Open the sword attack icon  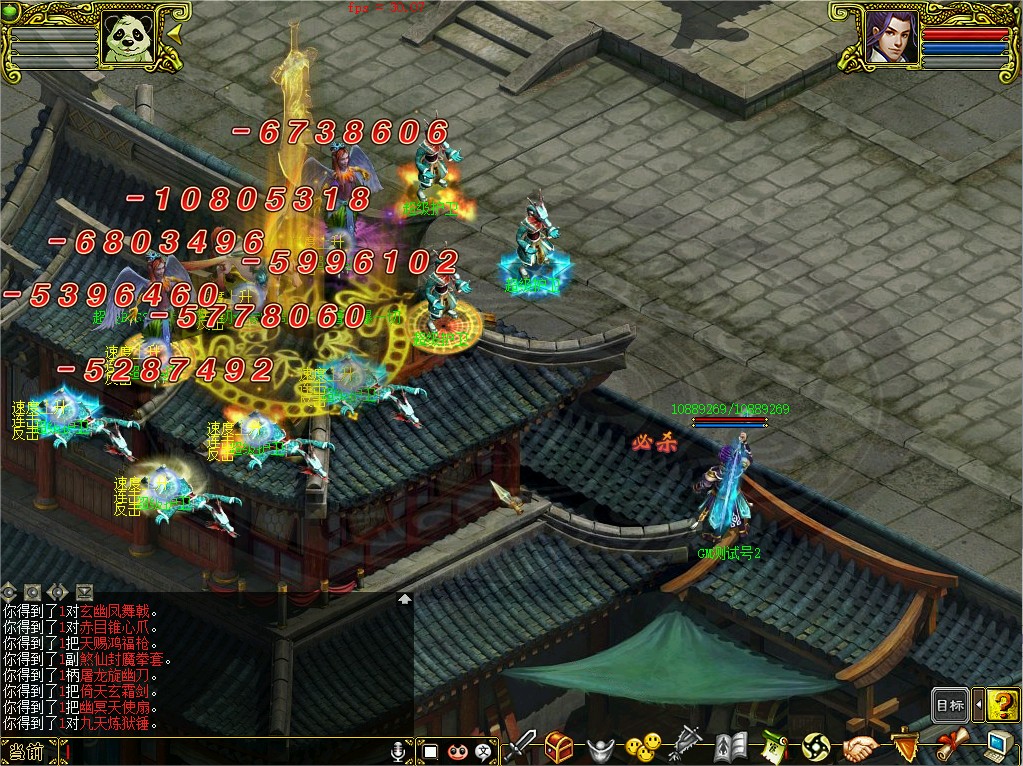tap(520, 746)
